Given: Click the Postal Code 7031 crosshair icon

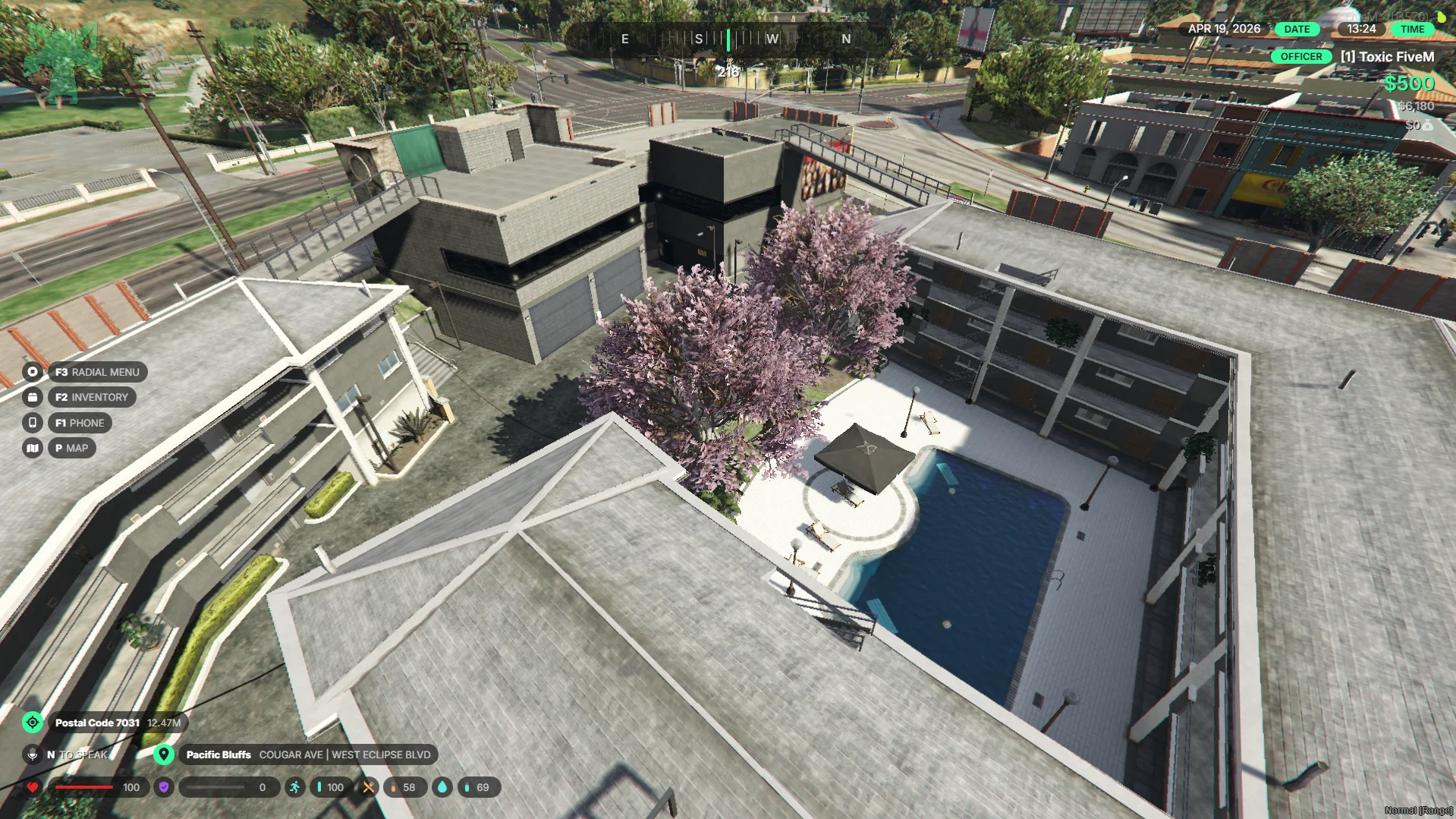Looking at the screenshot, I should pos(33,723).
